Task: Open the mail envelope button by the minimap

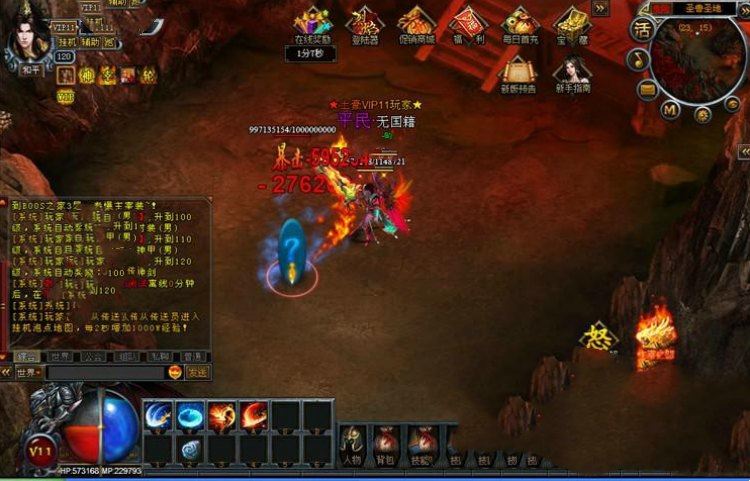Action: pos(647,90)
